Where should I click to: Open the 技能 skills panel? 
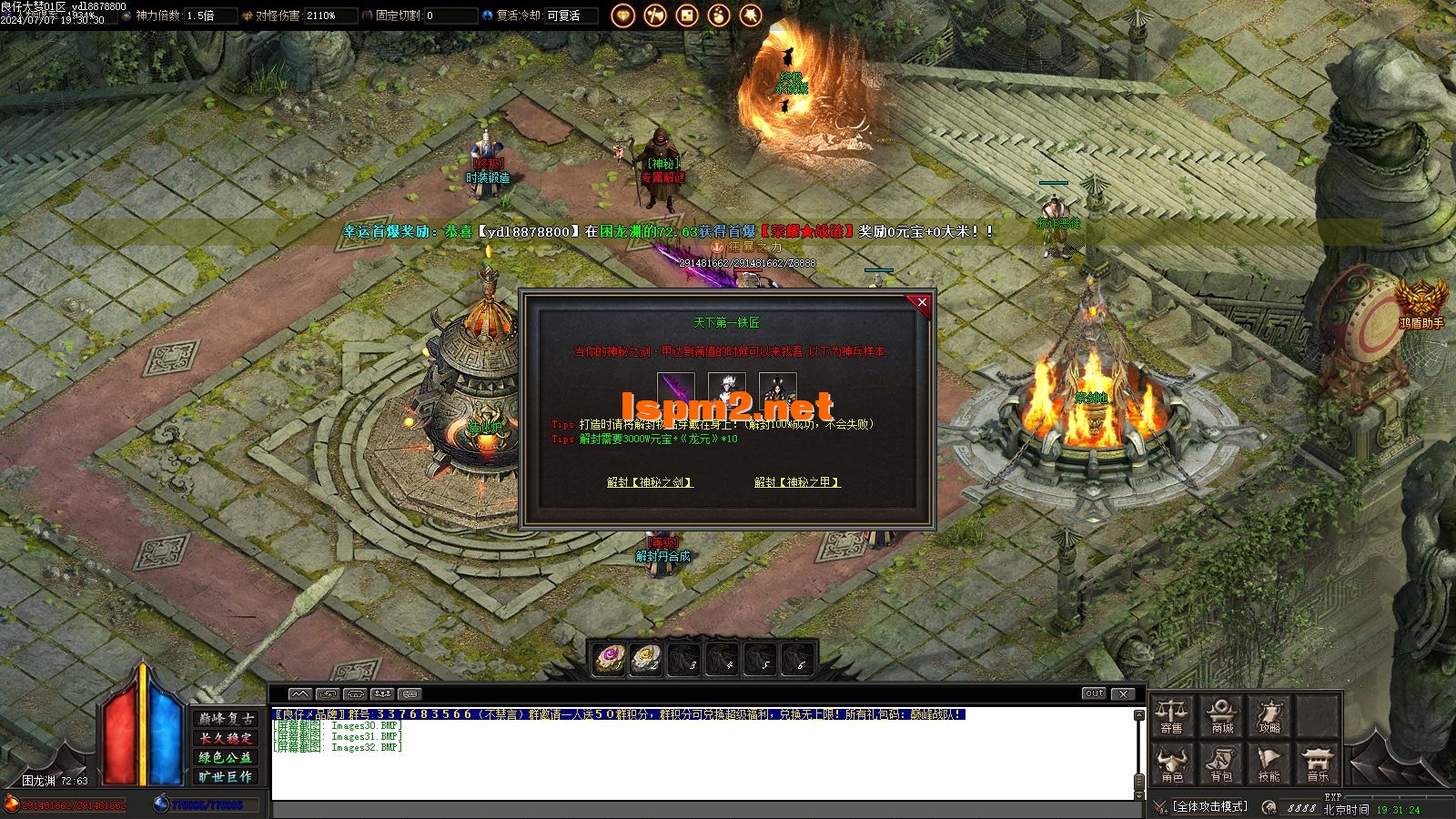[x=1269, y=764]
